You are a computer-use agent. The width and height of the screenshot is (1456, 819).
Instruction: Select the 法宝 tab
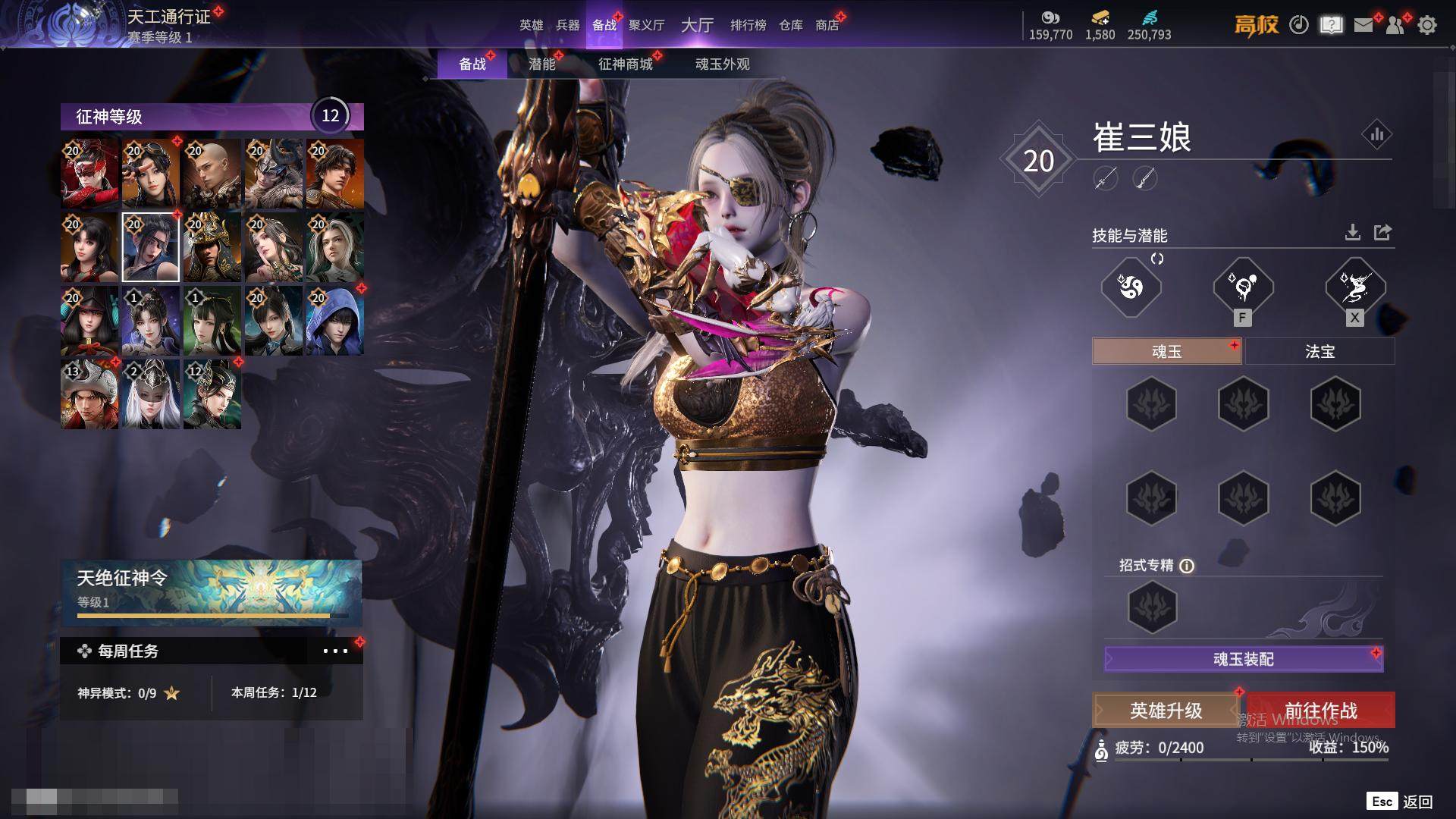[x=1319, y=352]
